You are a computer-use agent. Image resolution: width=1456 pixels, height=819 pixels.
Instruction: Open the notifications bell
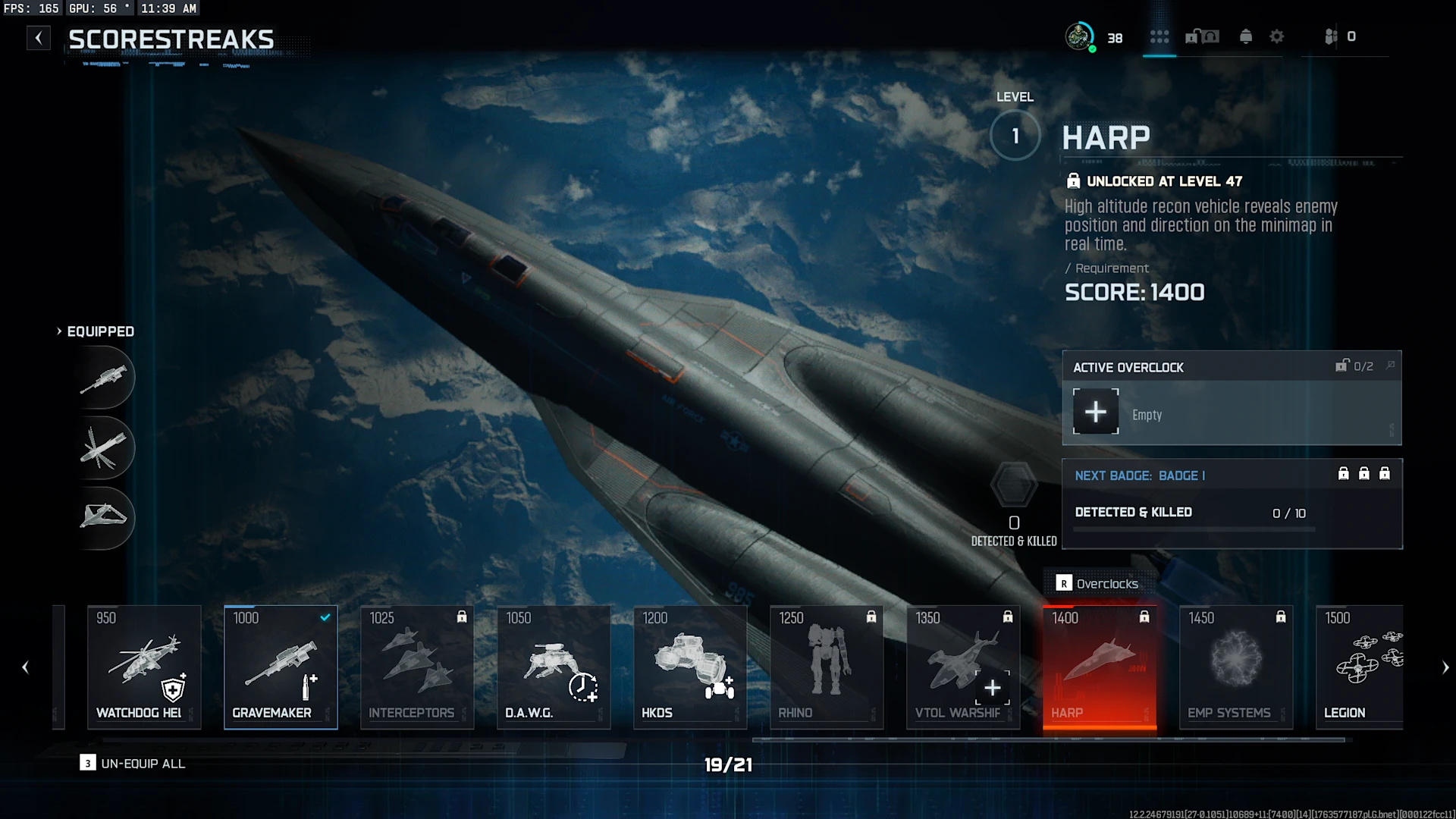point(1245,36)
